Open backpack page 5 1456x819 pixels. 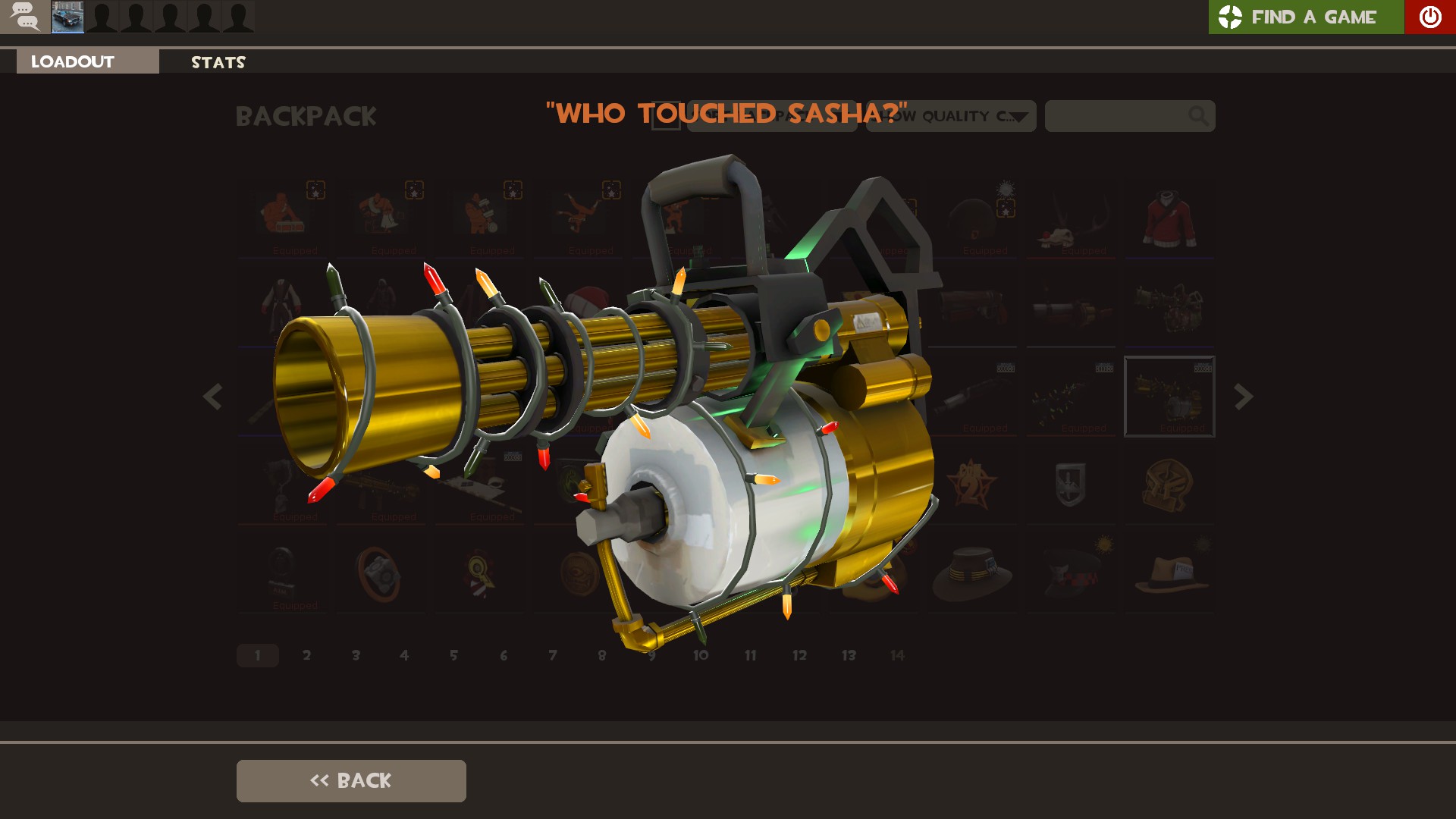point(453,655)
